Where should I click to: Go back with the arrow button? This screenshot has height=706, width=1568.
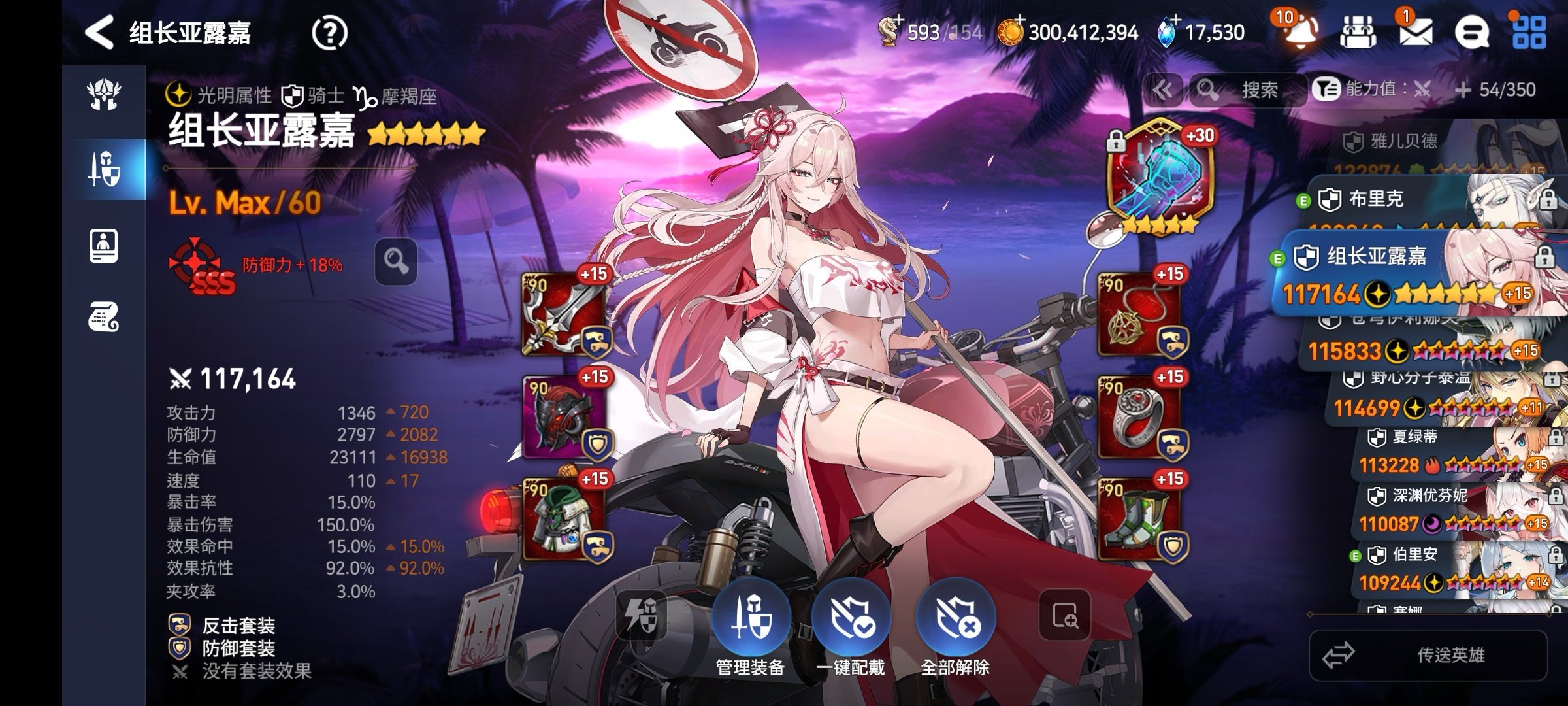pyautogui.click(x=99, y=33)
